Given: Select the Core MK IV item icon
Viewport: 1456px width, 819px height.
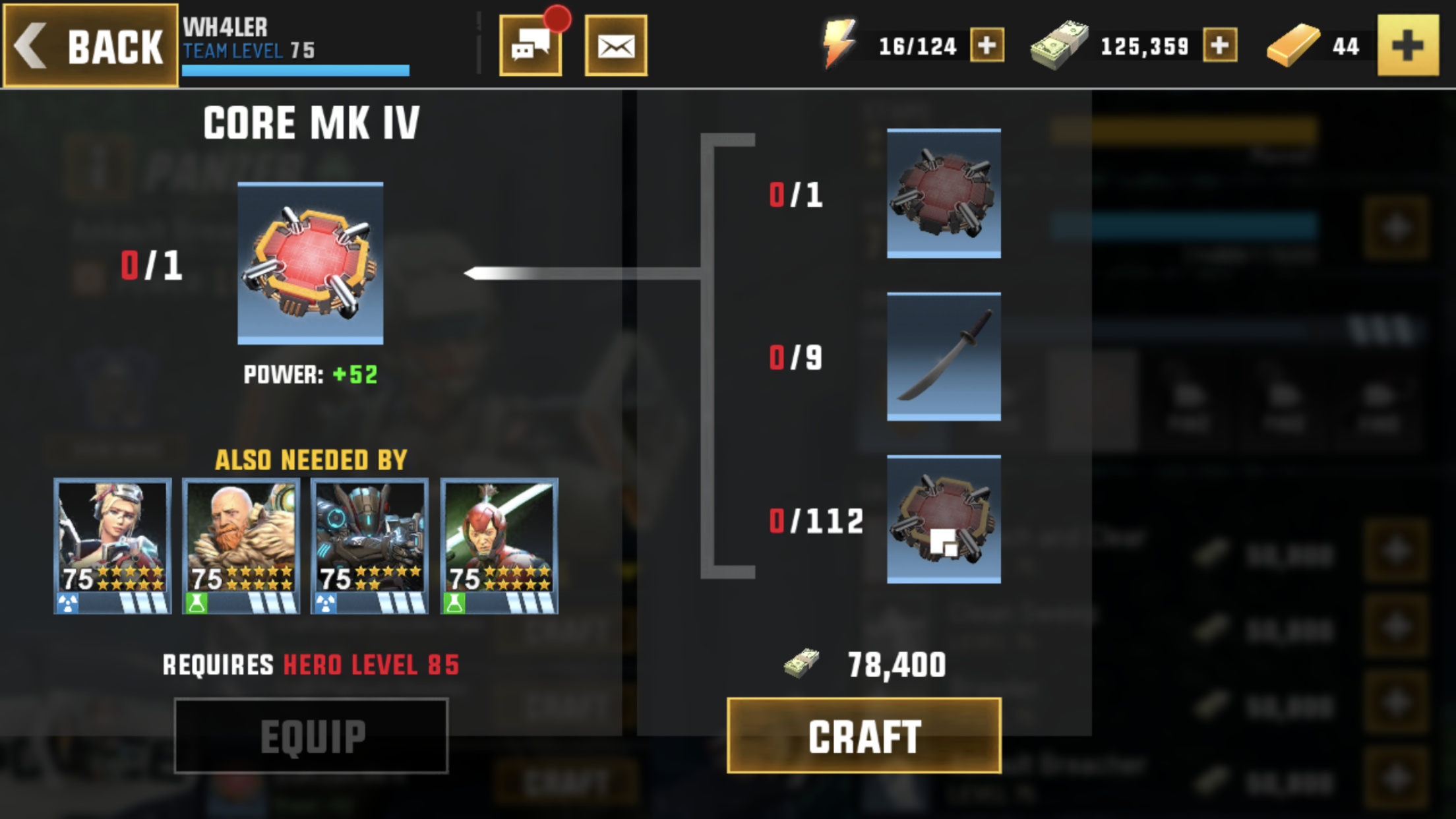Looking at the screenshot, I should coord(311,263).
